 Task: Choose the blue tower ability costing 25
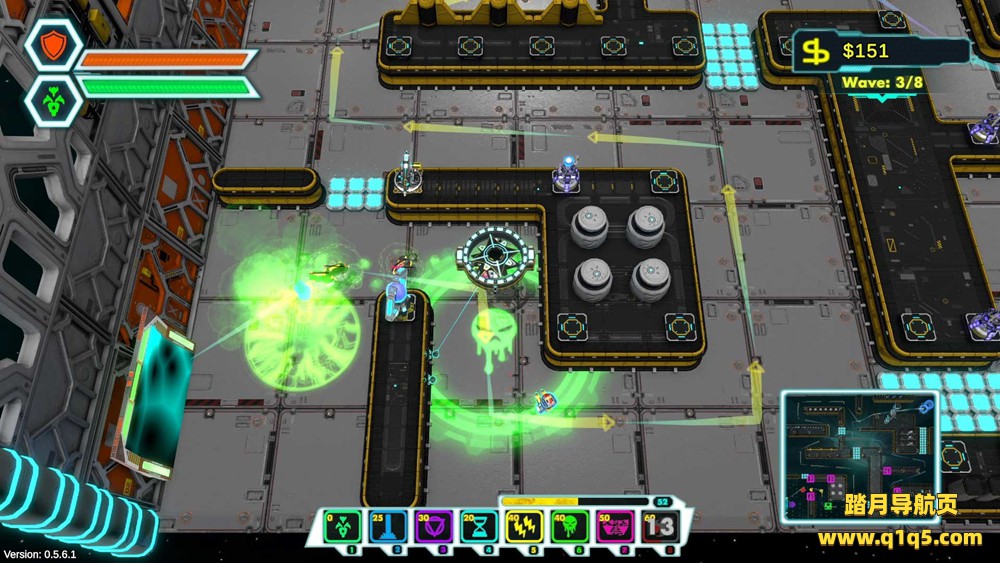point(387,526)
